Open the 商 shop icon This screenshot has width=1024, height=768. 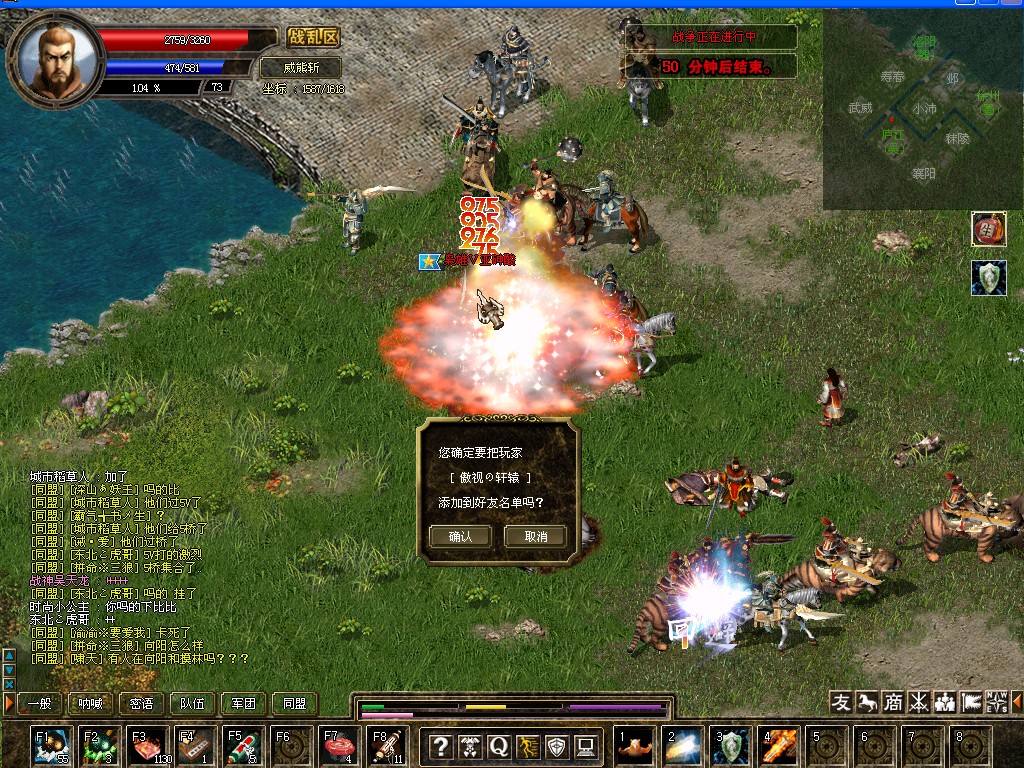click(x=893, y=702)
